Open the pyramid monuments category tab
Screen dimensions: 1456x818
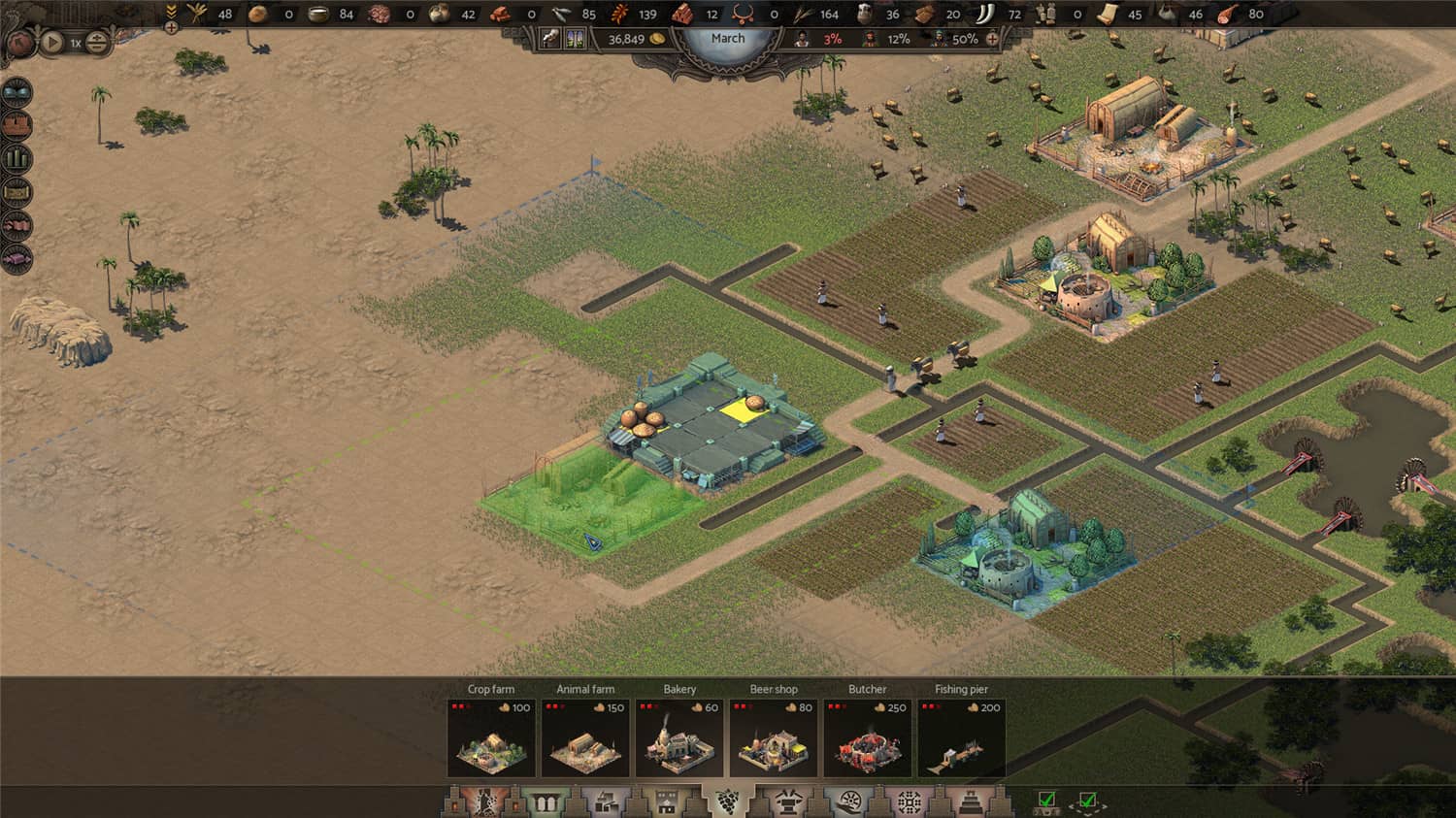pyautogui.click(x=970, y=802)
